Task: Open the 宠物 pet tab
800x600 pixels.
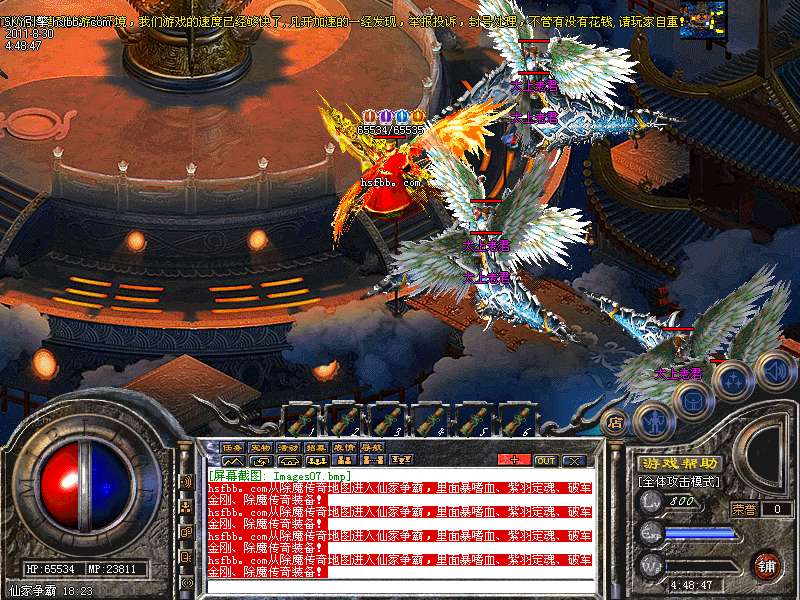Action: (x=260, y=447)
